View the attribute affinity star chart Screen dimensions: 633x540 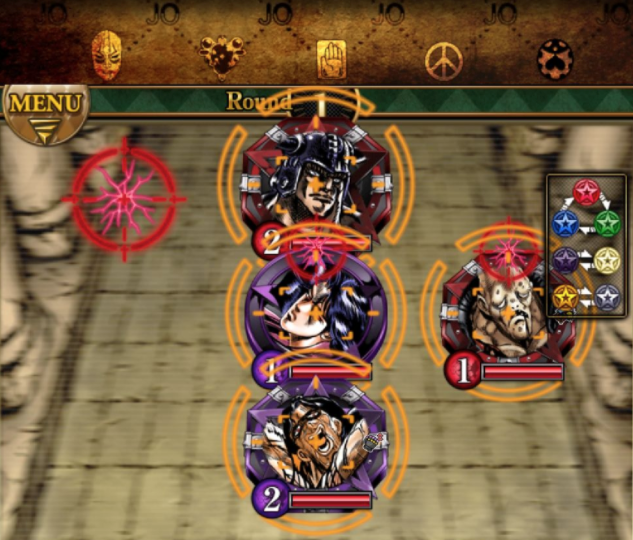click(586, 245)
